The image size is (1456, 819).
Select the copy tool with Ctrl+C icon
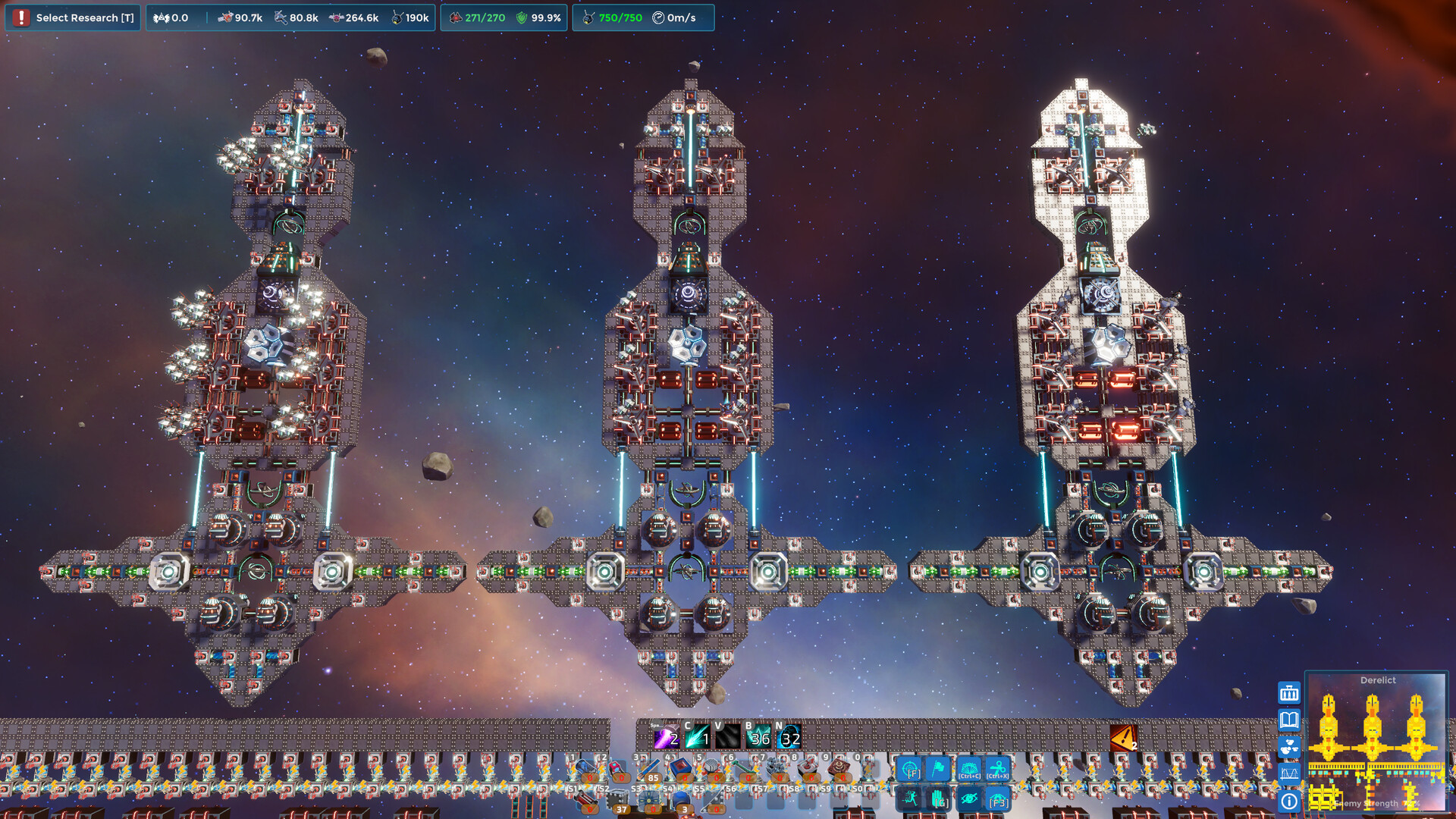point(970,768)
